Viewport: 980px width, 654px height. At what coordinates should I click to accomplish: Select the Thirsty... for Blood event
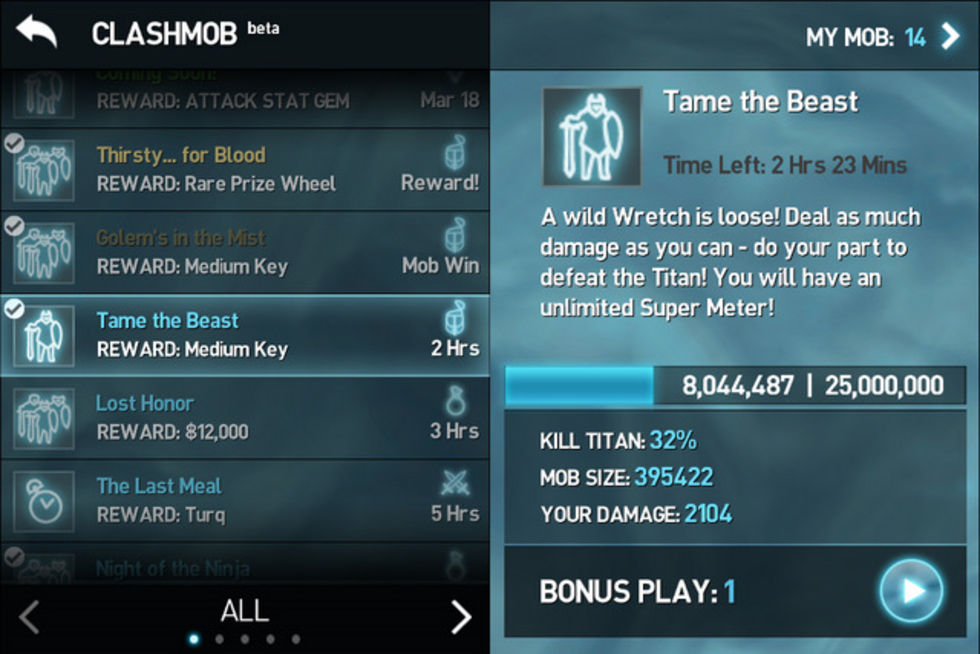tap(245, 169)
